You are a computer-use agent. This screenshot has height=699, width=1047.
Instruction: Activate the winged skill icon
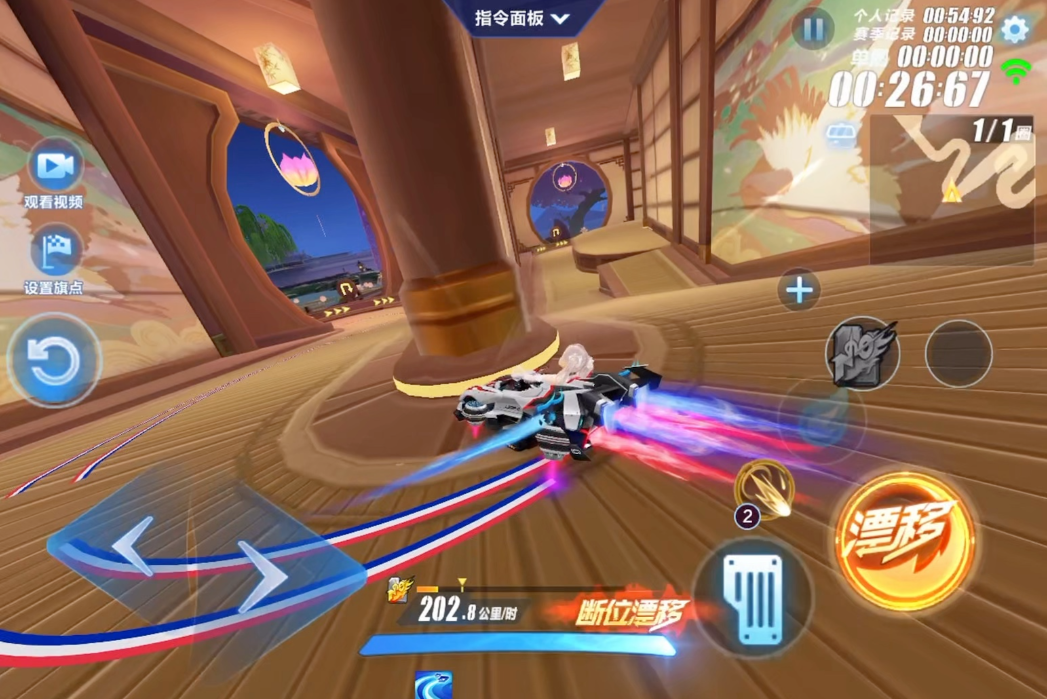pyautogui.click(x=862, y=352)
